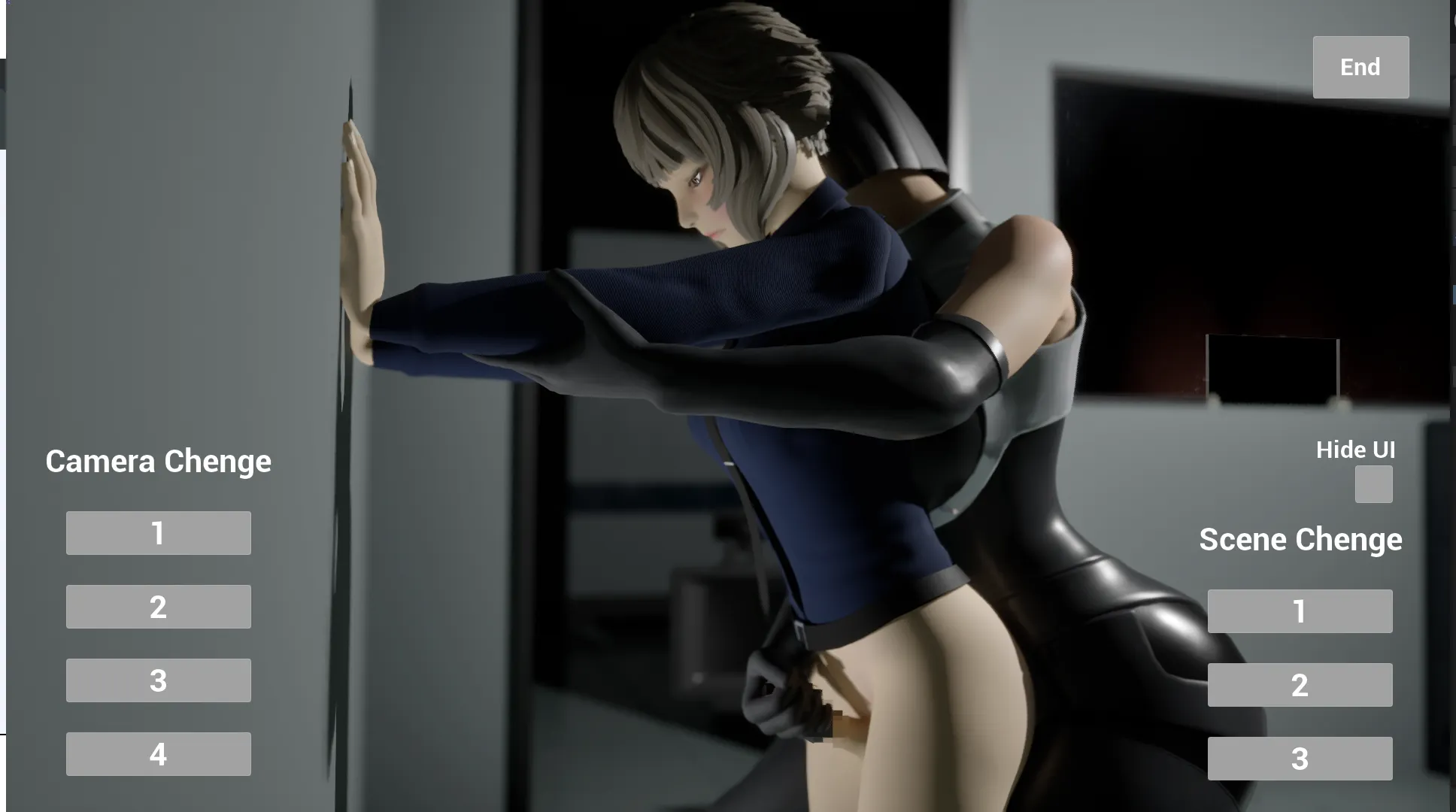Click the bottom Scene Chenge option
1456x812 pixels.
pyautogui.click(x=1300, y=758)
